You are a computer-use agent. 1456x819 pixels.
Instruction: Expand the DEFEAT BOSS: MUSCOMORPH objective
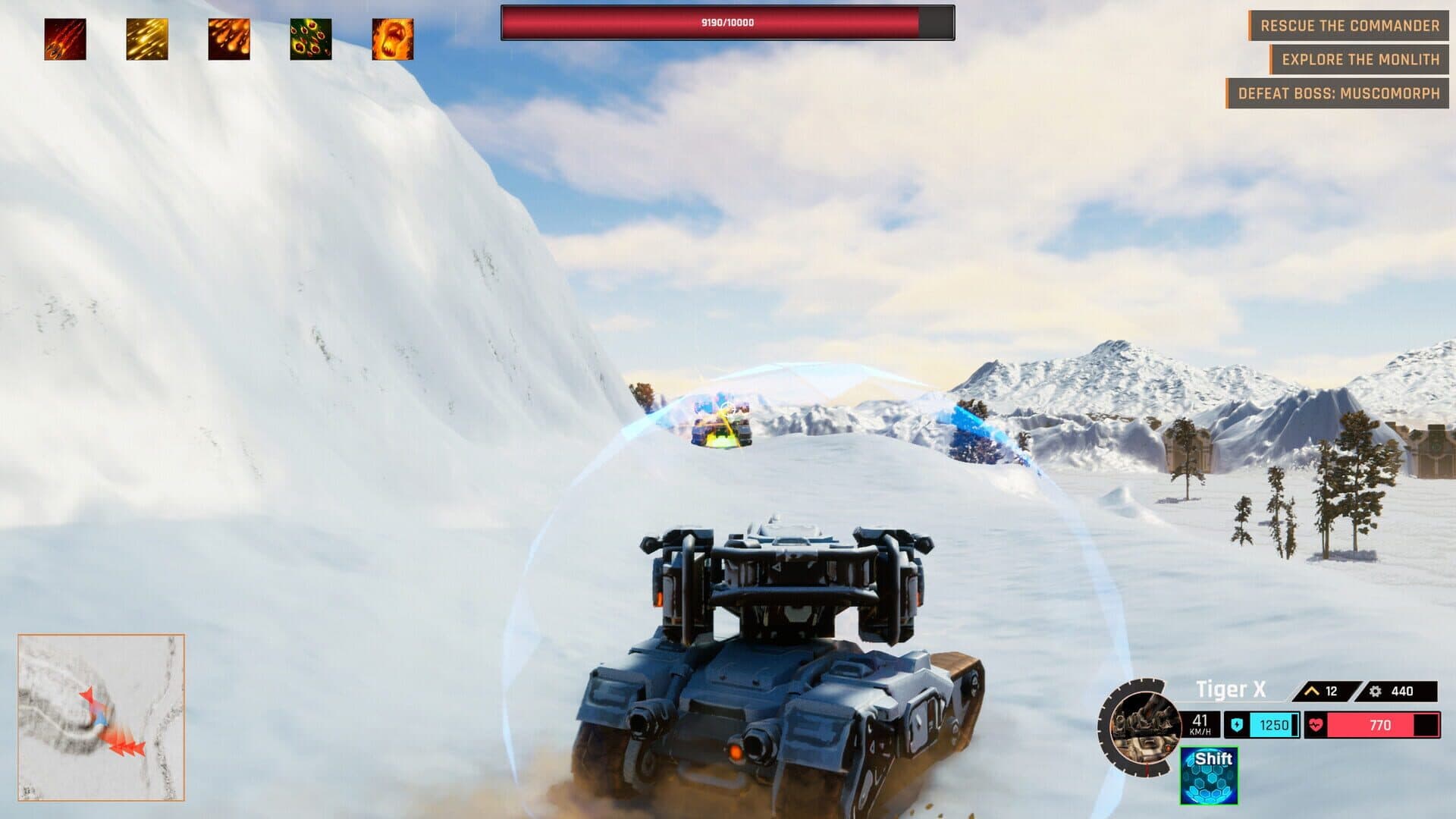click(x=1338, y=92)
